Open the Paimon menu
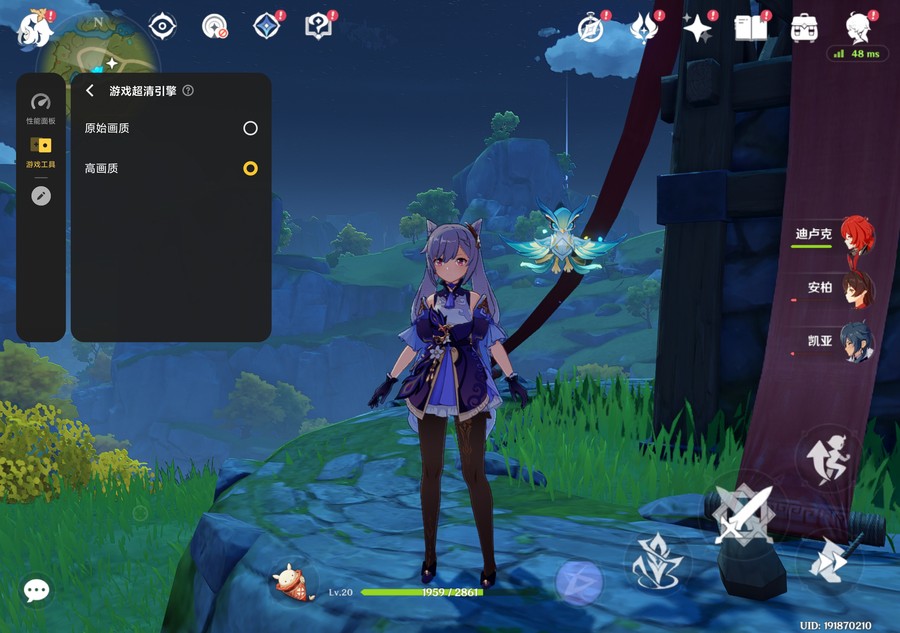Image resolution: width=900 pixels, height=633 pixels. (35, 28)
